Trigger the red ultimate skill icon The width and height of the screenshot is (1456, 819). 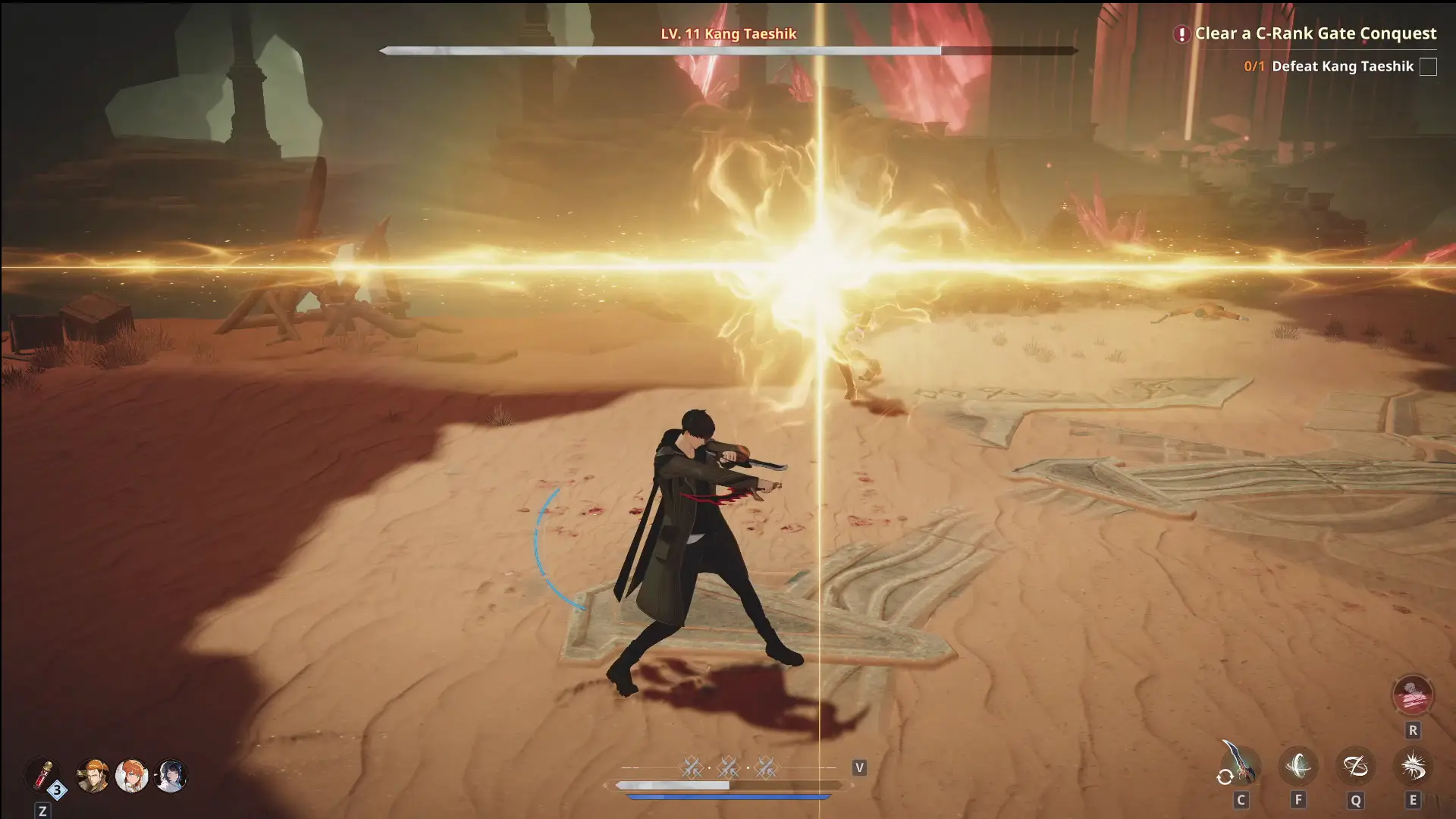(x=1412, y=695)
